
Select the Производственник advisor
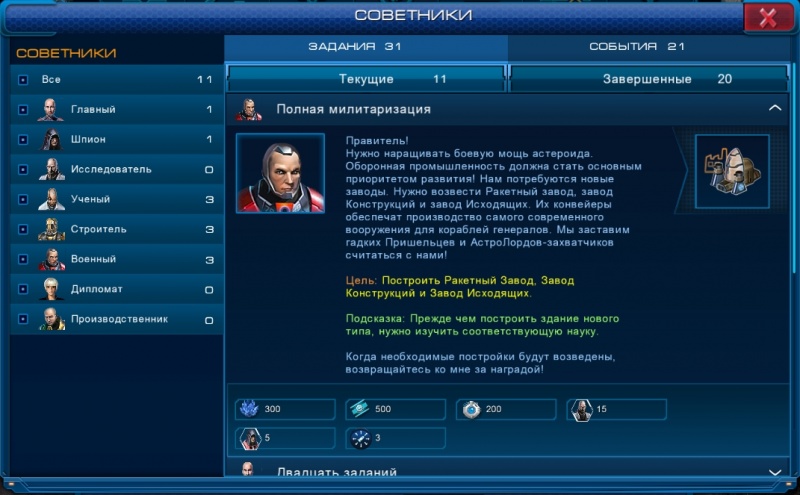(116, 319)
